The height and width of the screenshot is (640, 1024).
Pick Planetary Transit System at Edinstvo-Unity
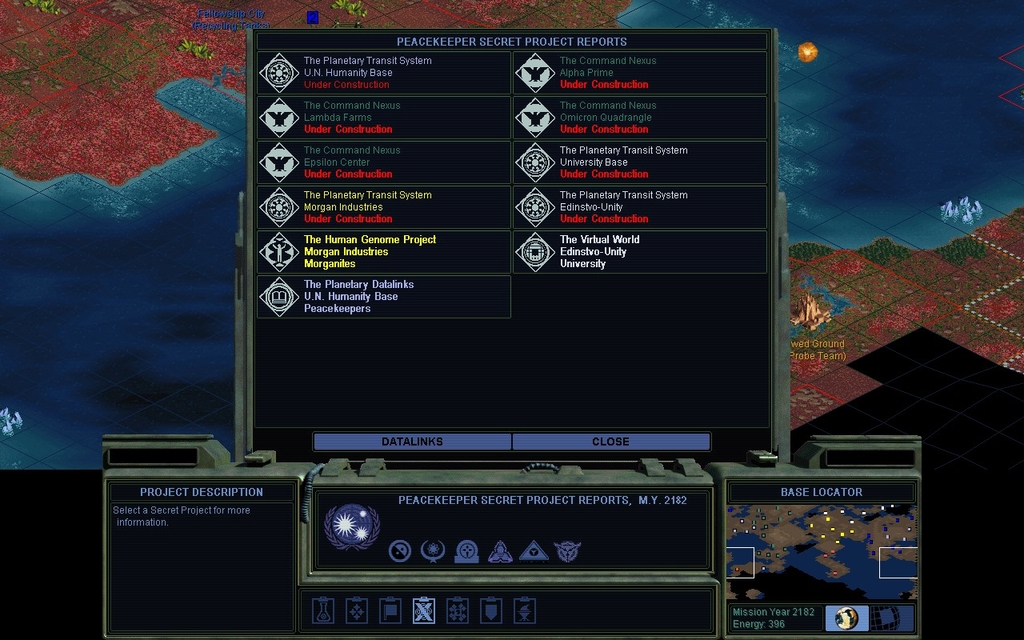point(640,207)
